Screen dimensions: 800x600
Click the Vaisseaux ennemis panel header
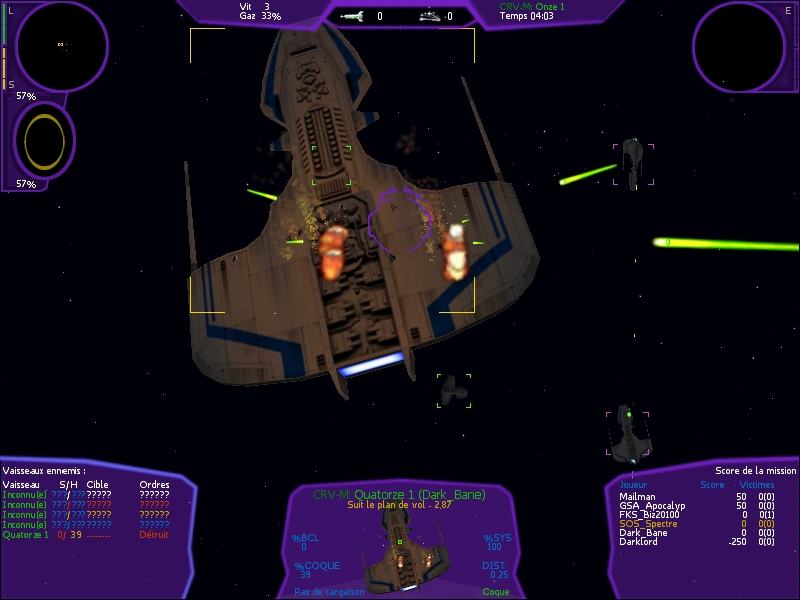click(44, 470)
